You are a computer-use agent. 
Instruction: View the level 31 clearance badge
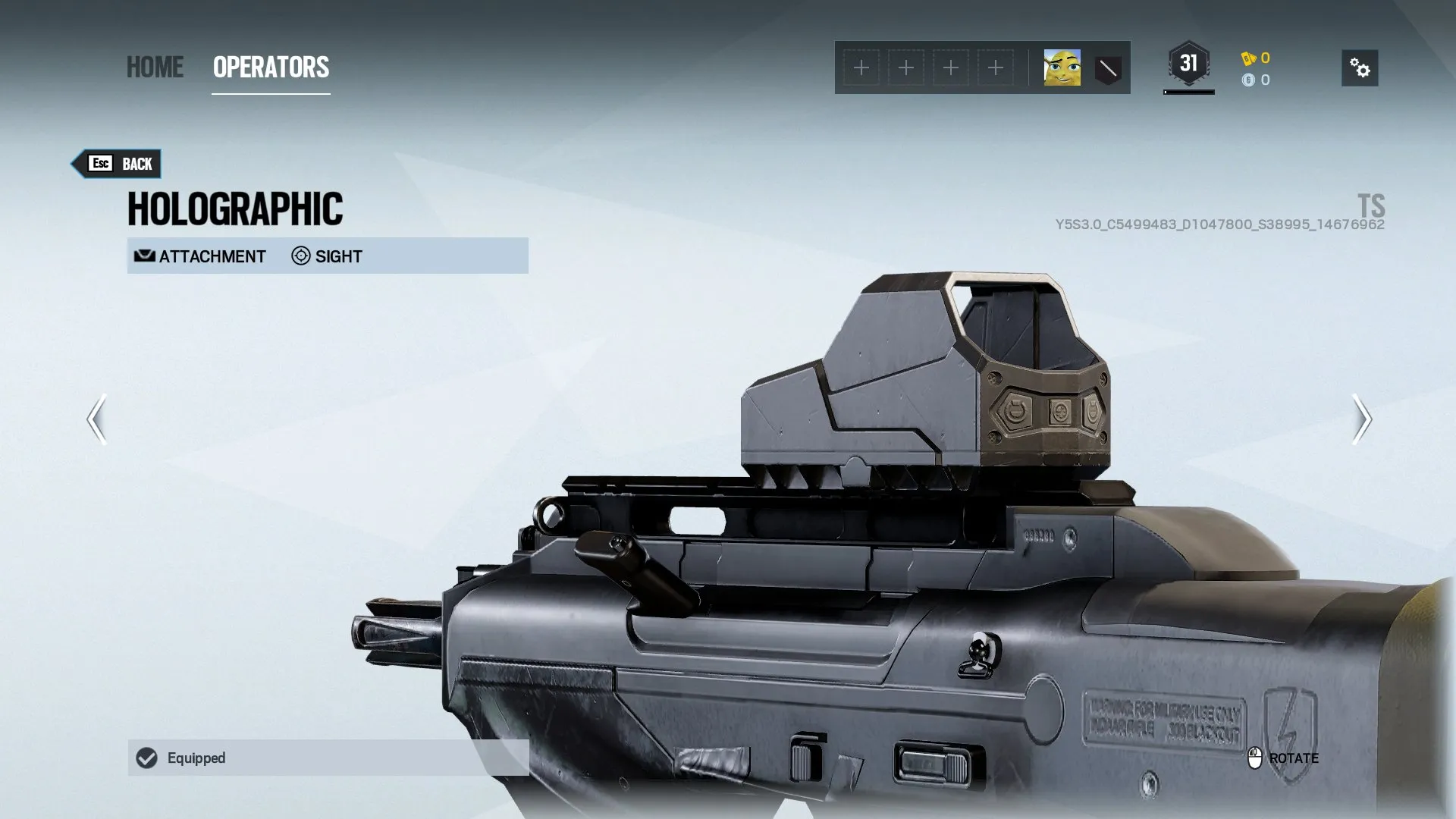pyautogui.click(x=1188, y=64)
